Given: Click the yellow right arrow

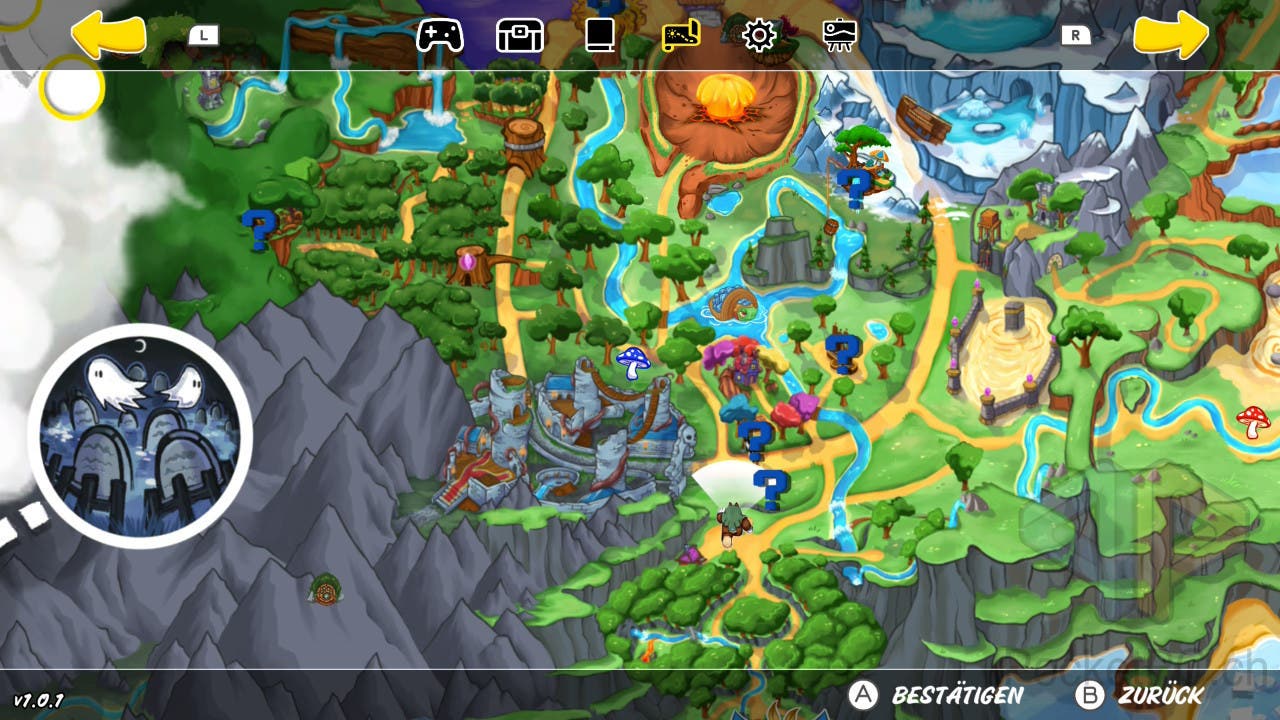Looking at the screenshot, I should tap(1171, 36).
